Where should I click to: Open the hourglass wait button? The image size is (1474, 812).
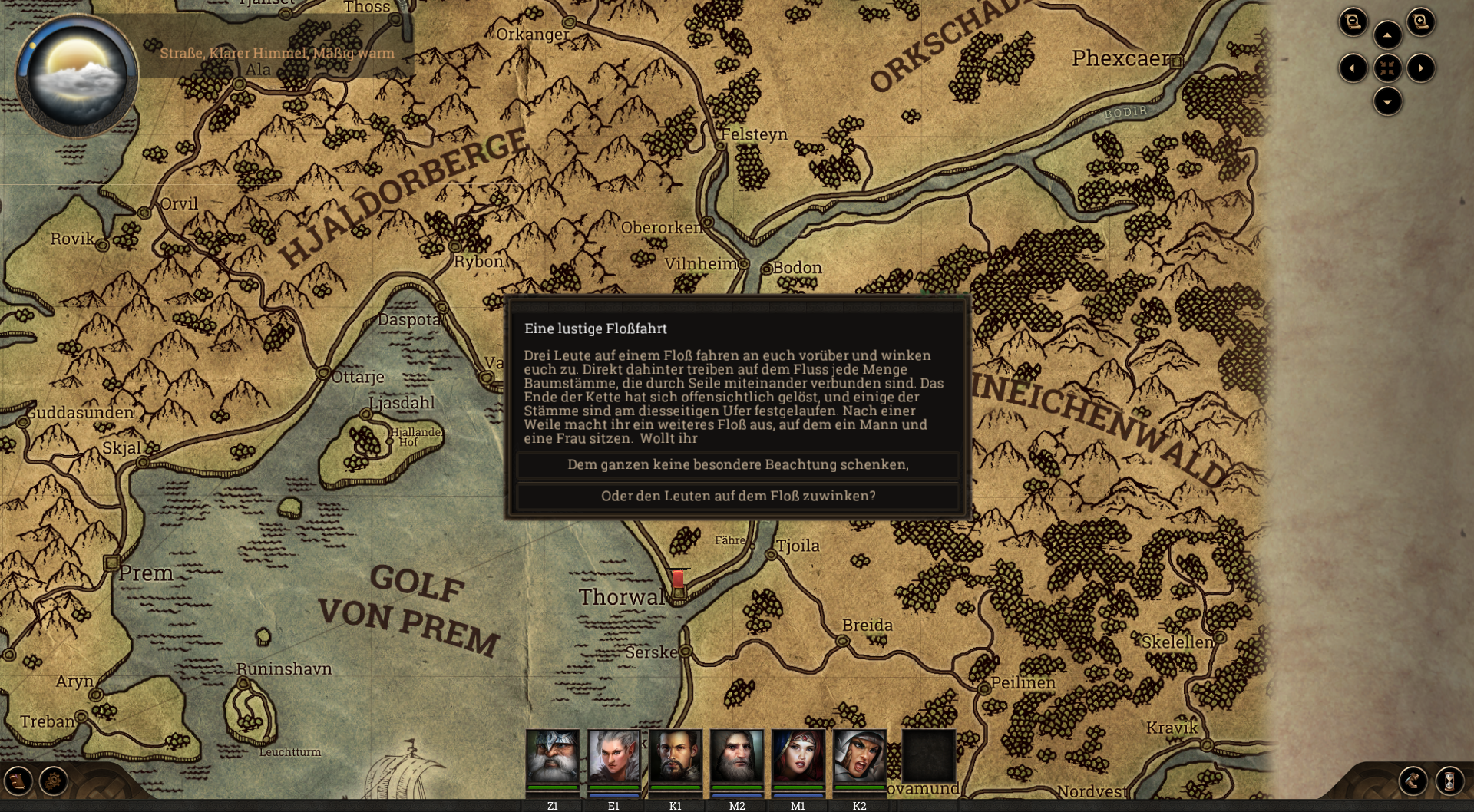[x=1449, y=781]
